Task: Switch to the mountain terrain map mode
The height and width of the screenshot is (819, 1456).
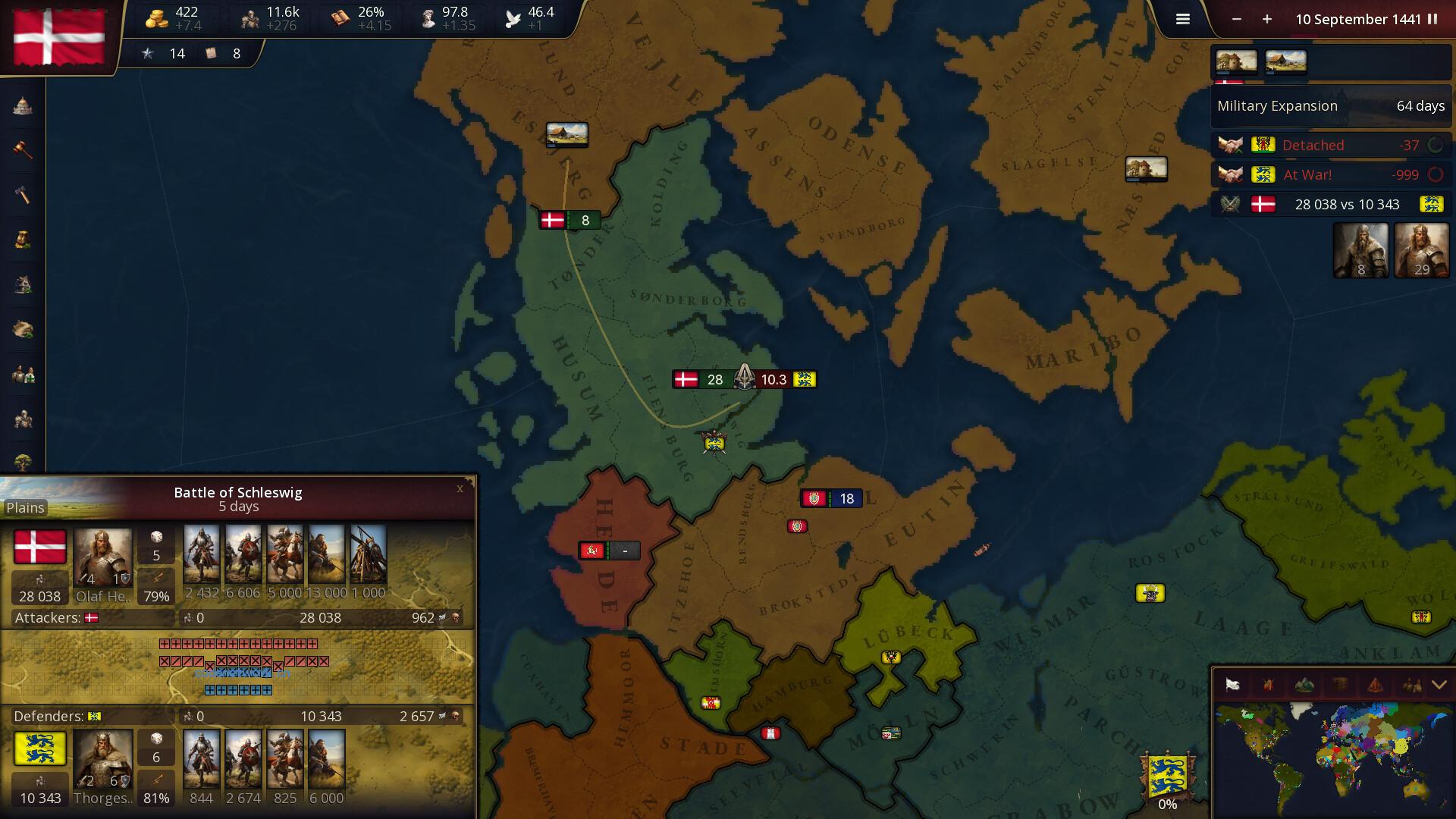Action: [1304, 686]
